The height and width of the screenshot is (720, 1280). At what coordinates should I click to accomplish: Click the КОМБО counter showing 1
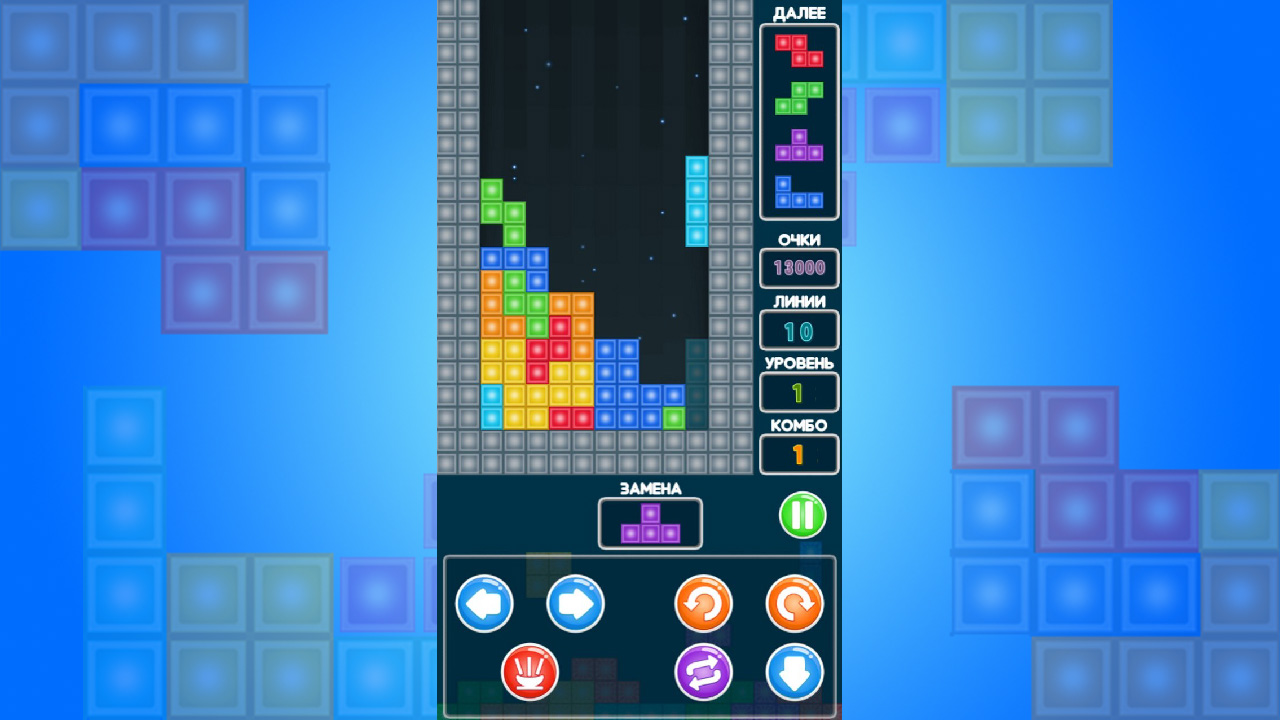(x=798, y=454)
